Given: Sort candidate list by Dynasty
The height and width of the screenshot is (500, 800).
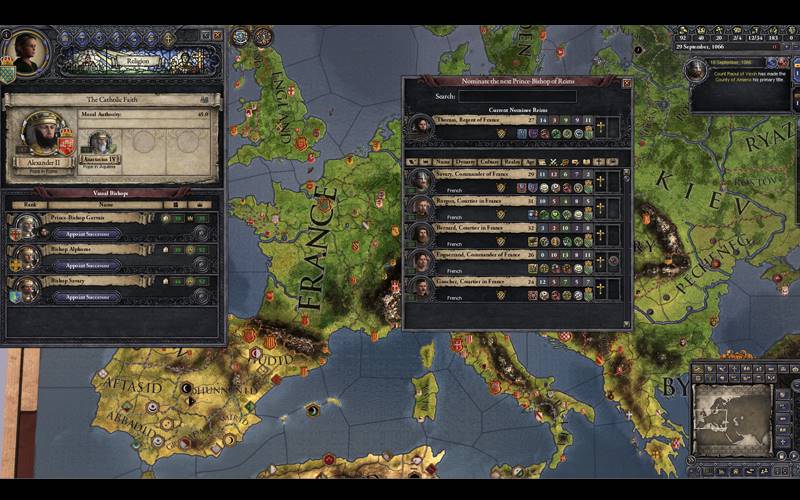Looking at the screenshot, I should point(466,160).
